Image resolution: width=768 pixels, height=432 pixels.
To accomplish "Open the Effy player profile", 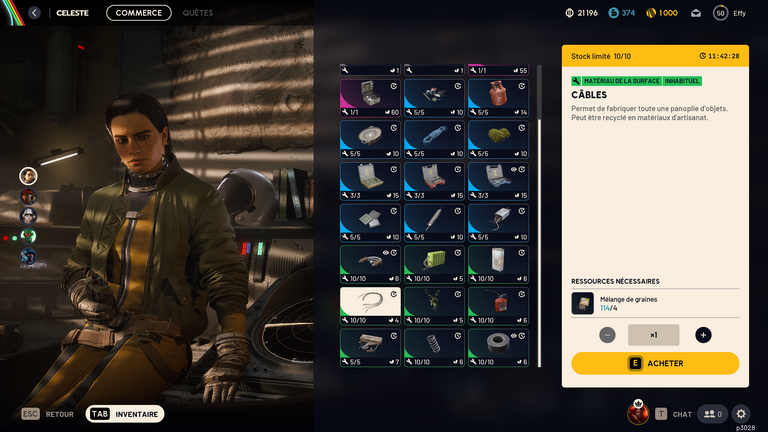I will tap(728, 13).
